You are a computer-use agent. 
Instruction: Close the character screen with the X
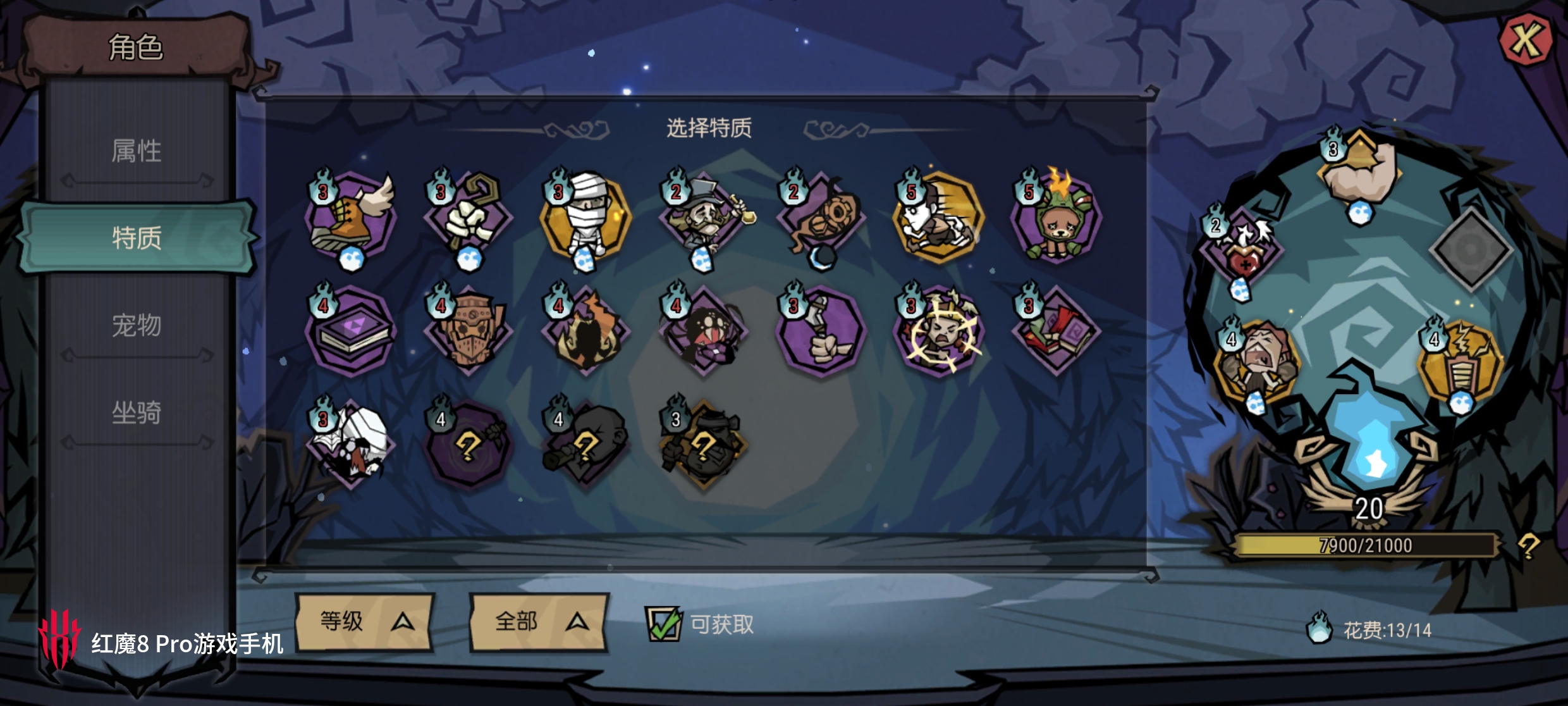pos(1526,40)
